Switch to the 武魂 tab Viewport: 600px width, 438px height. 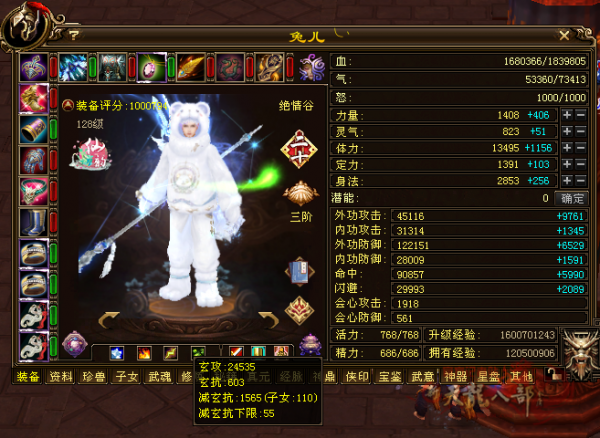pos(157,377)
